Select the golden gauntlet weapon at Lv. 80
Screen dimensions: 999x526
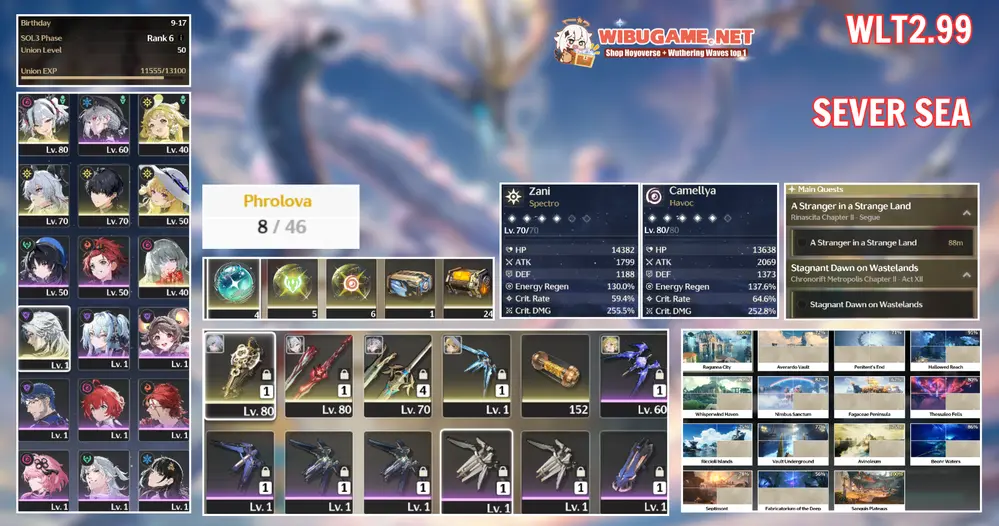240,375
